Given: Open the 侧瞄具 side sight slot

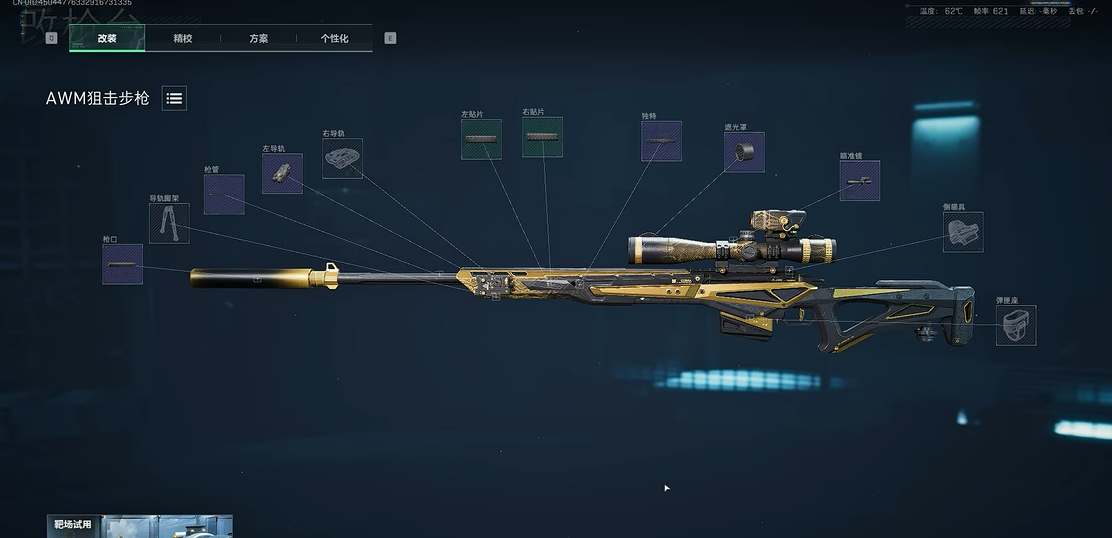Looking at the screenshot, I should pyautogui.click(x=963, y=232).
